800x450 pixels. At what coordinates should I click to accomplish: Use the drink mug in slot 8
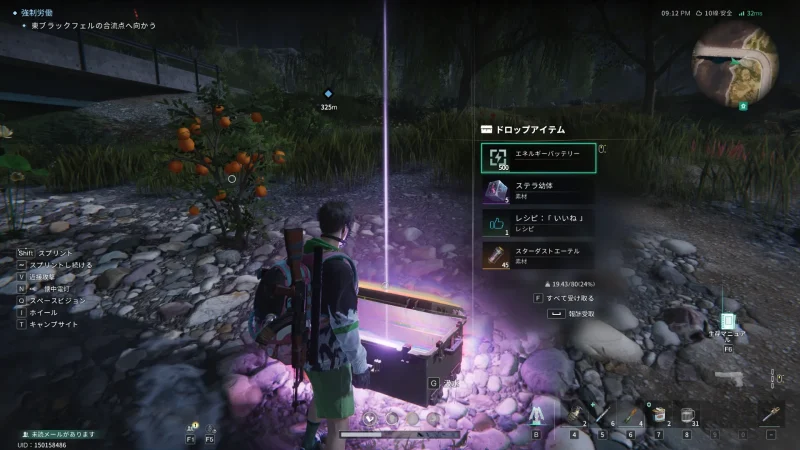coord(687,418)
